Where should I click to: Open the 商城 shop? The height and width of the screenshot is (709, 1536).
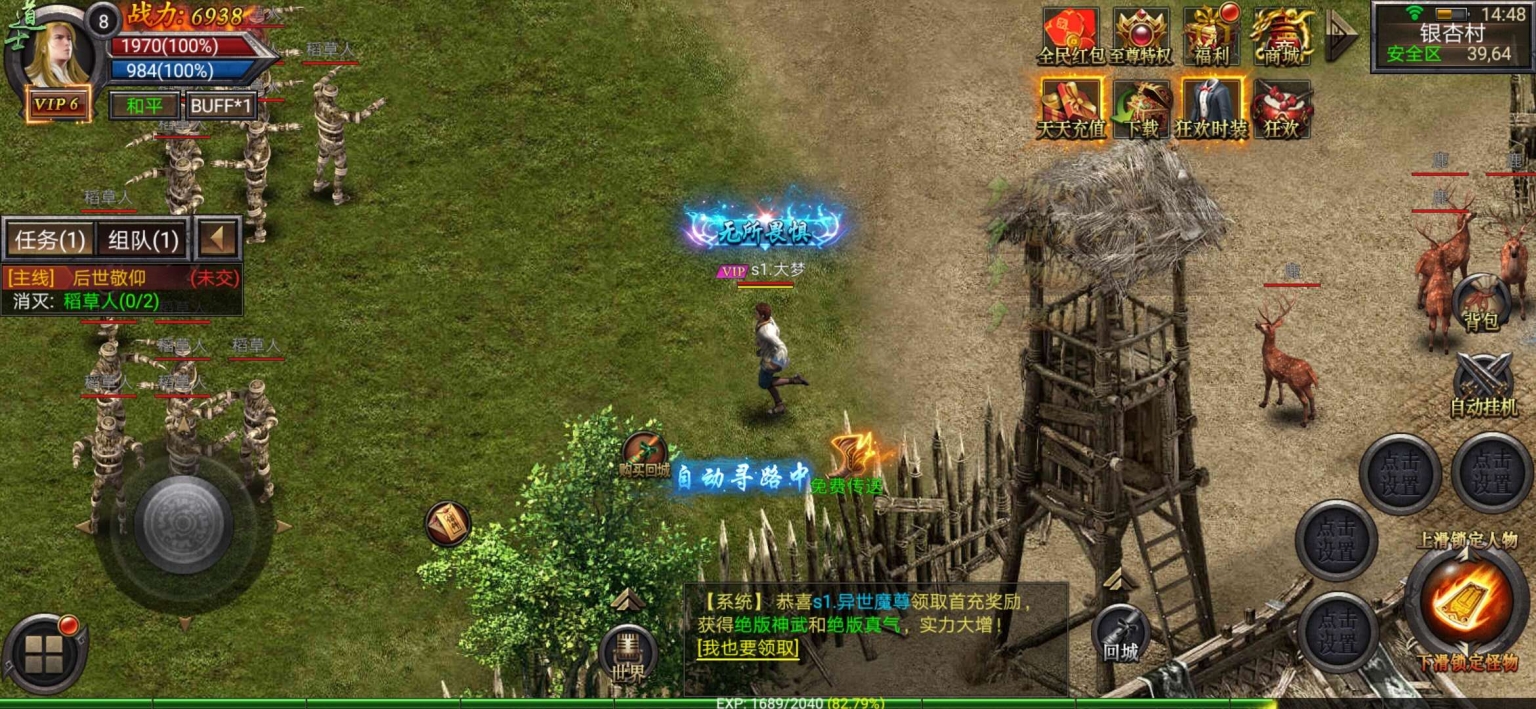(x=1282, y=36)
